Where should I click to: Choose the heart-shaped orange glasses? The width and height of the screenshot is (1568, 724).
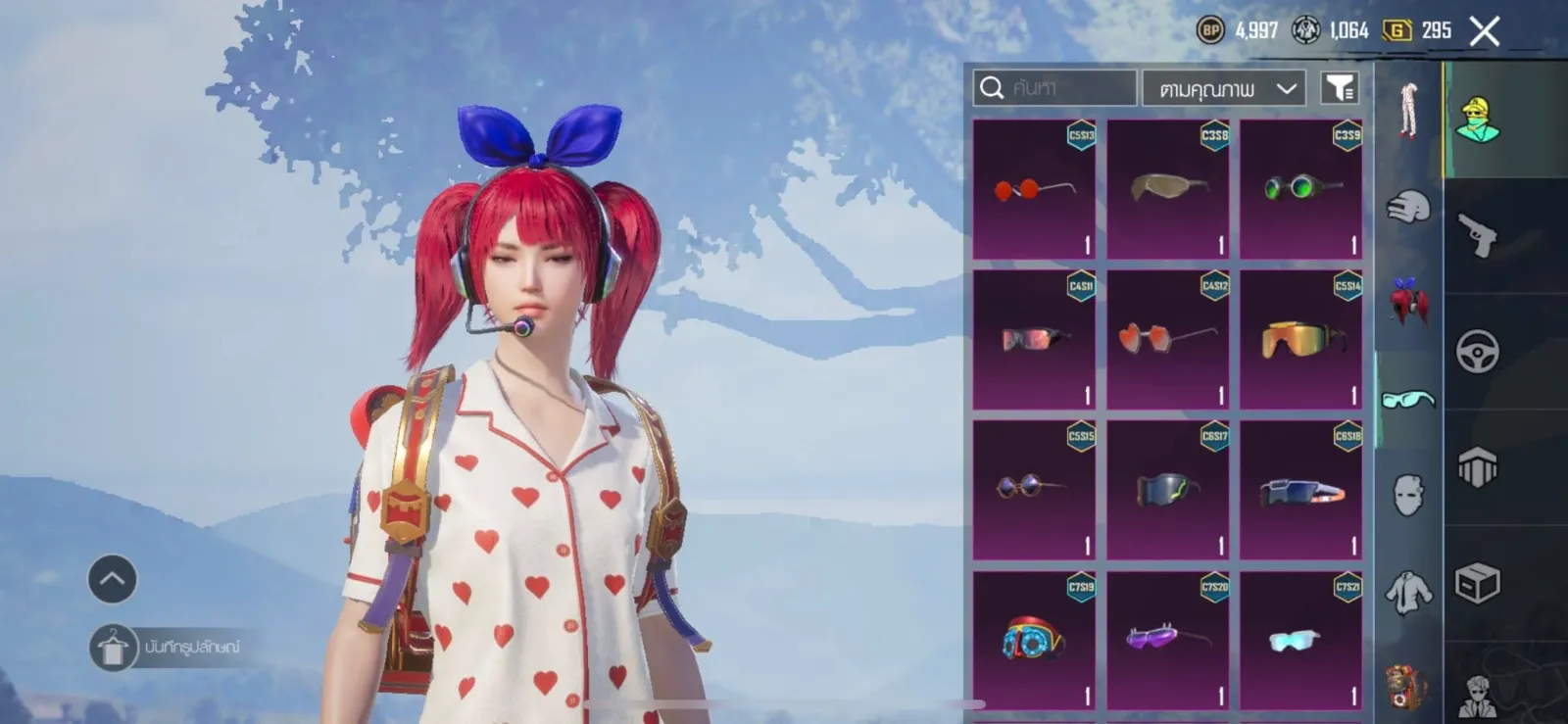tap(1167, 340)
